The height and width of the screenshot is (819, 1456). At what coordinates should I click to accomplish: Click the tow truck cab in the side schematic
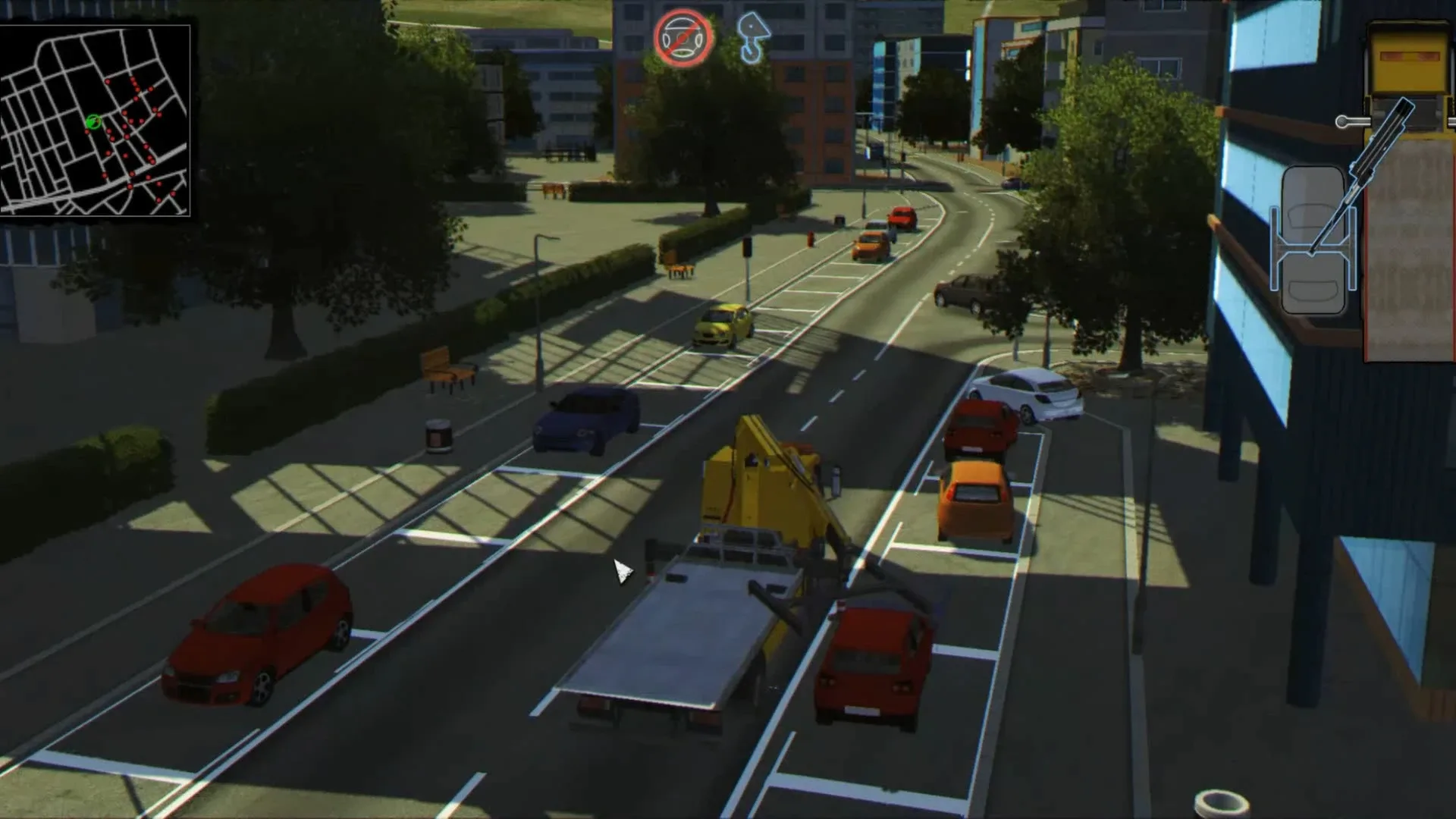click(x=1409, y=64)
